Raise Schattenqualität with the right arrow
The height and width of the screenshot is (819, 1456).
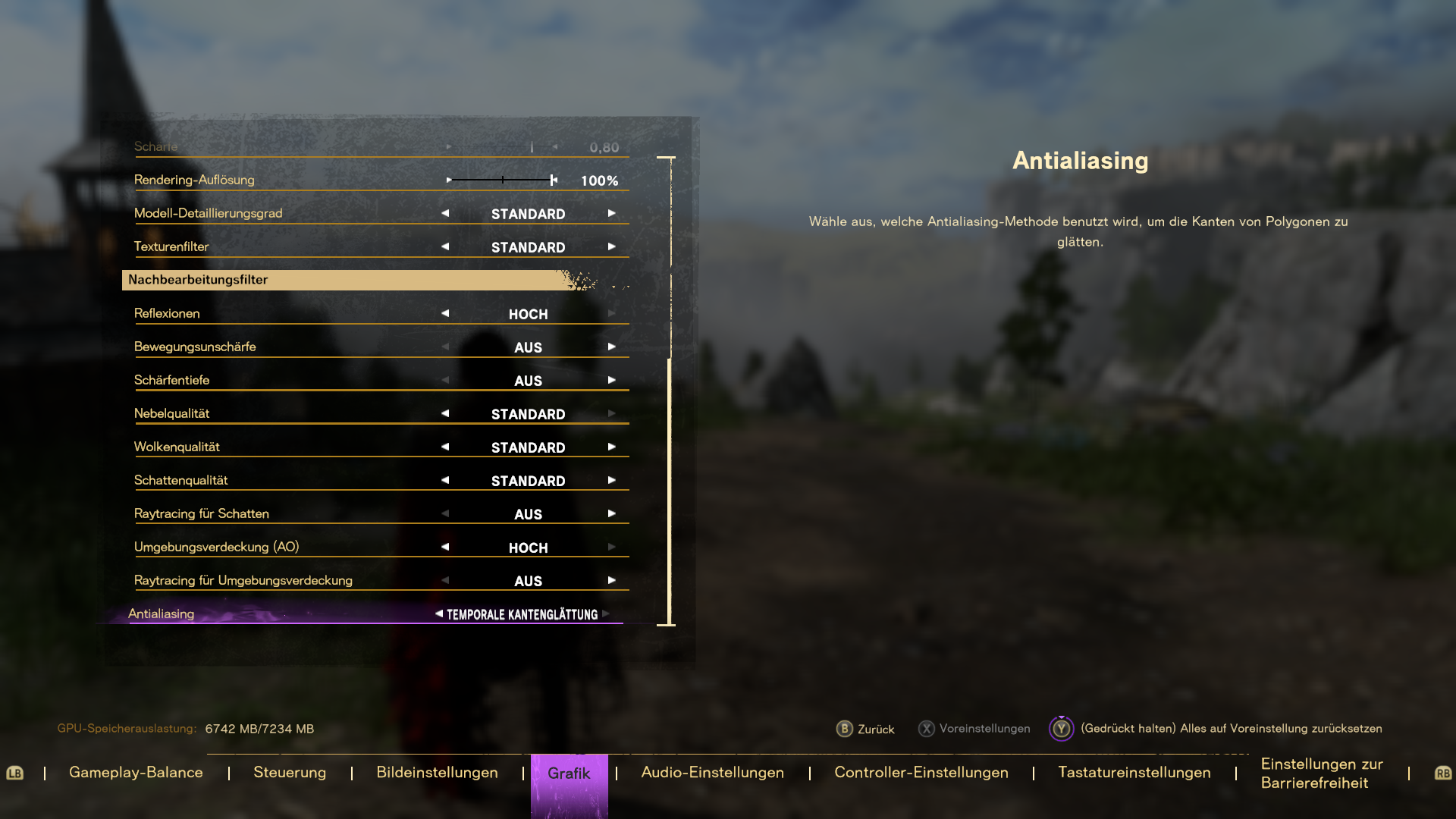(x=612, y=479)
